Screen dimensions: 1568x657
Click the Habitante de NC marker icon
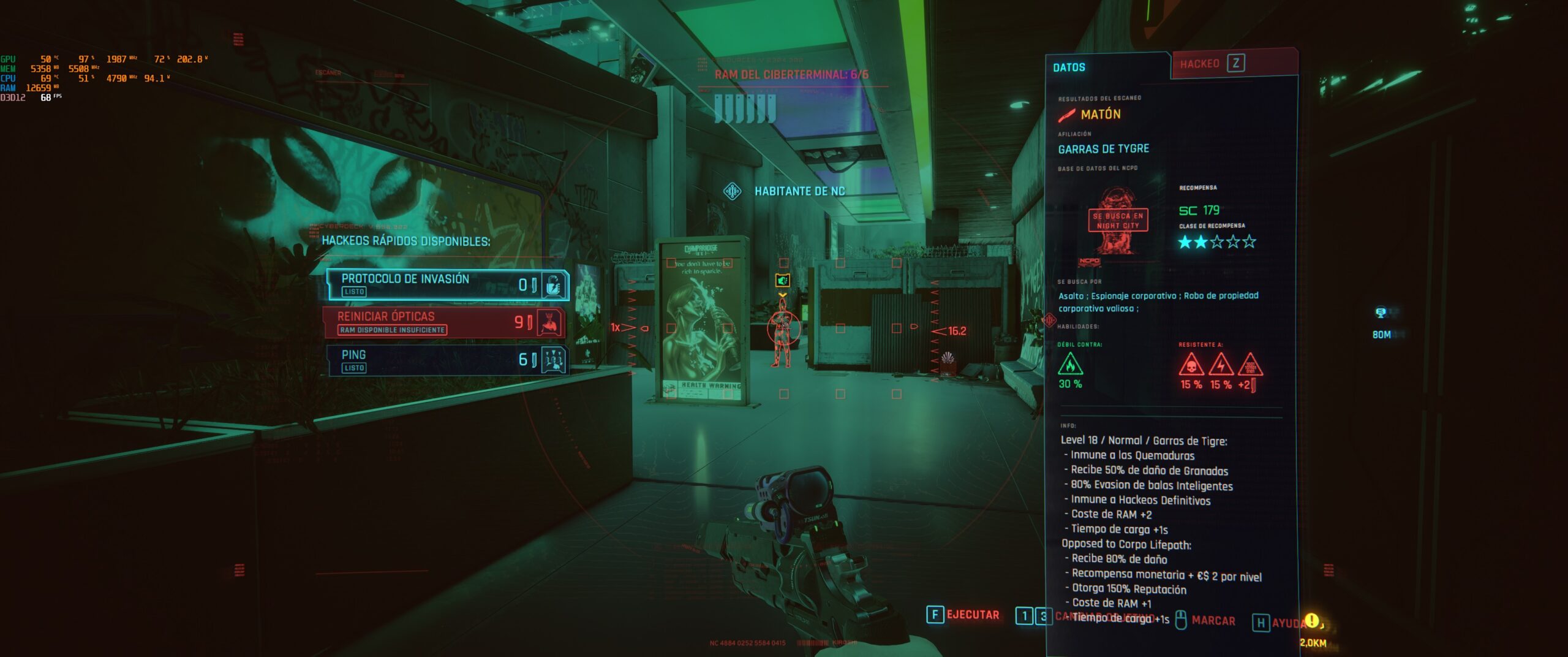pyautogui.click(x=732, y=192)
